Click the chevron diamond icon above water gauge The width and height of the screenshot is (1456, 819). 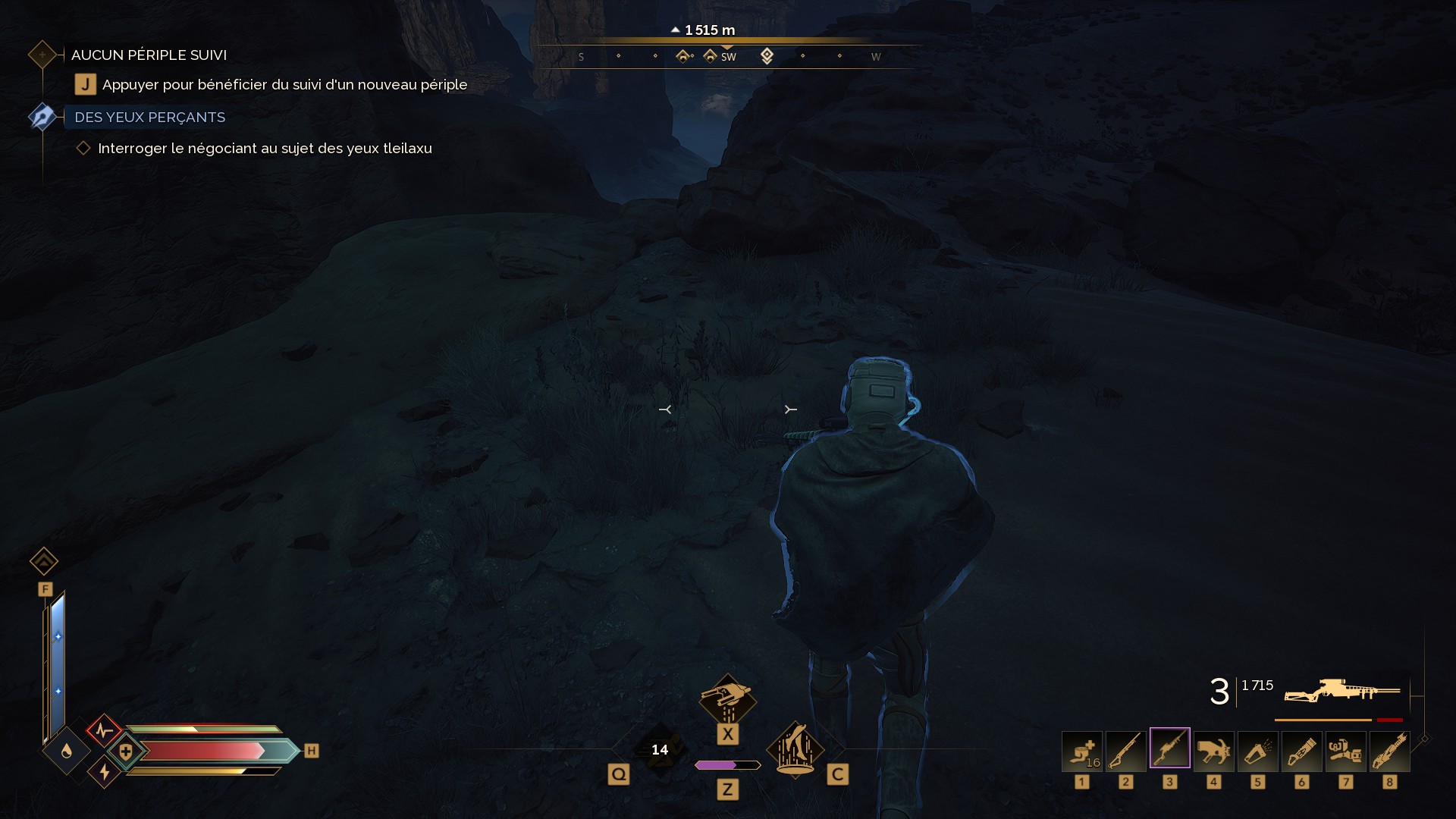[44, 561]
